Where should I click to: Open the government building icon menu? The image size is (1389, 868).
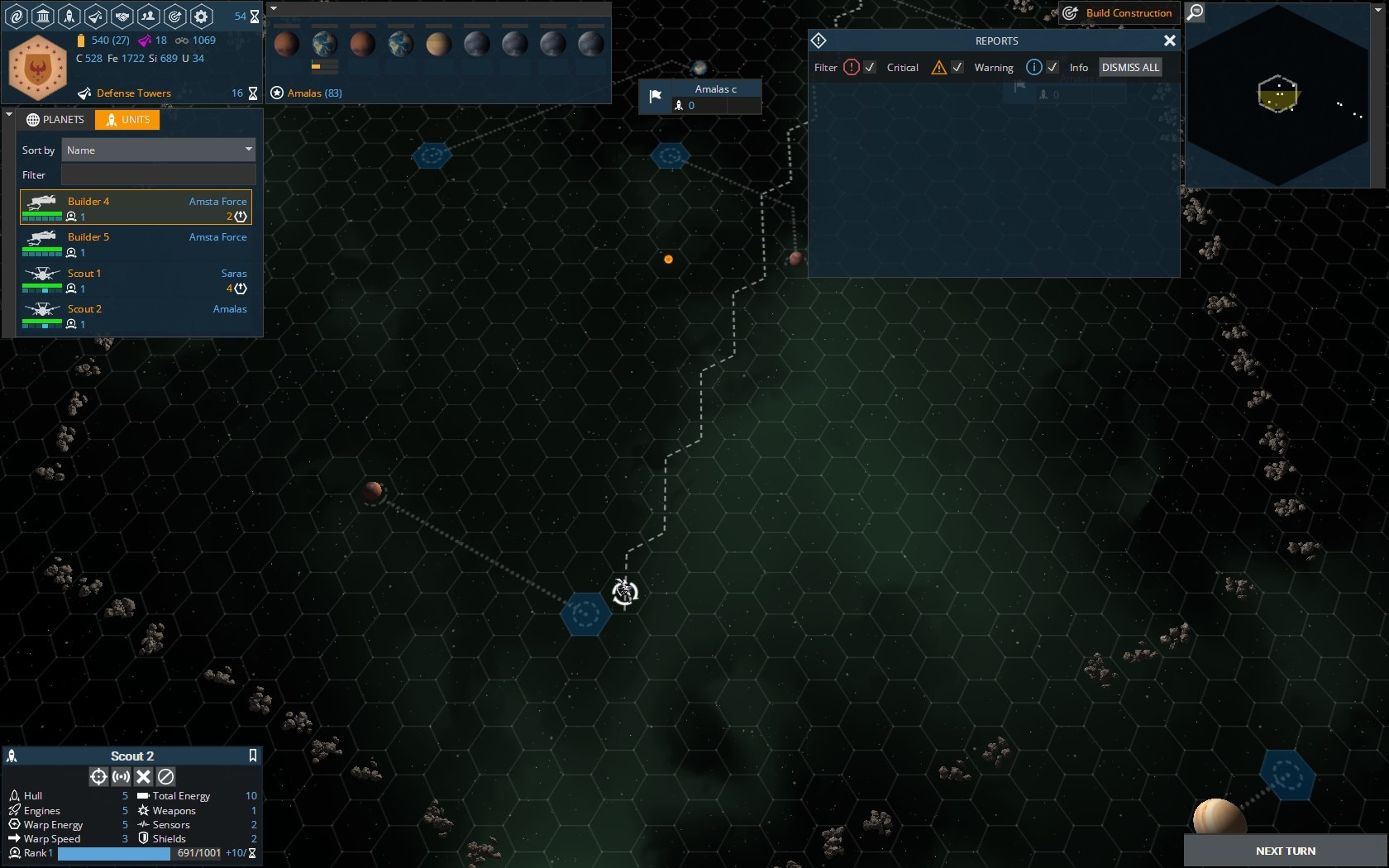coord(43,16)
